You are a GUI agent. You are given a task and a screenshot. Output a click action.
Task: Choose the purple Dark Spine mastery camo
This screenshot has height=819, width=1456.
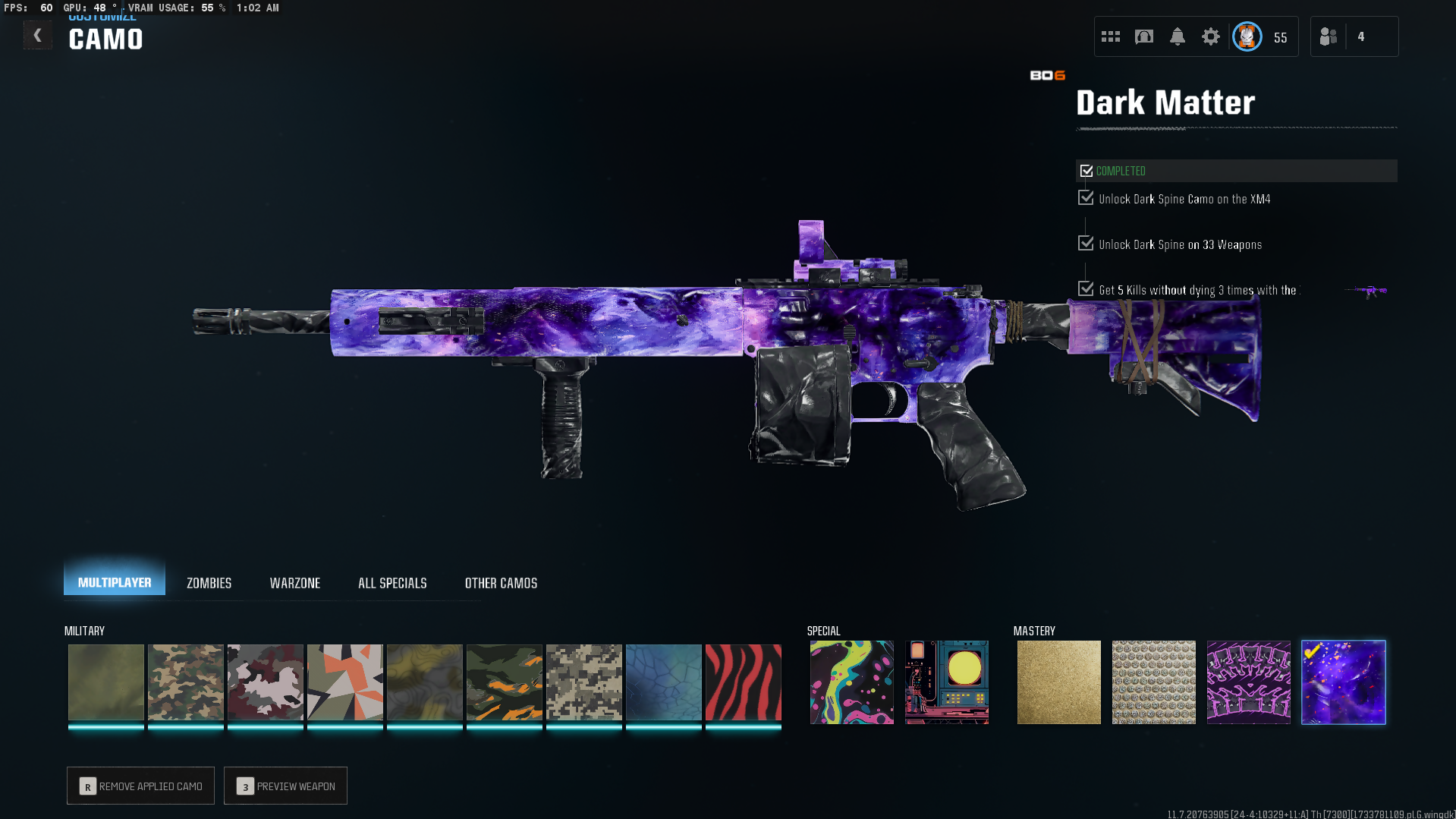(1248, 682)
